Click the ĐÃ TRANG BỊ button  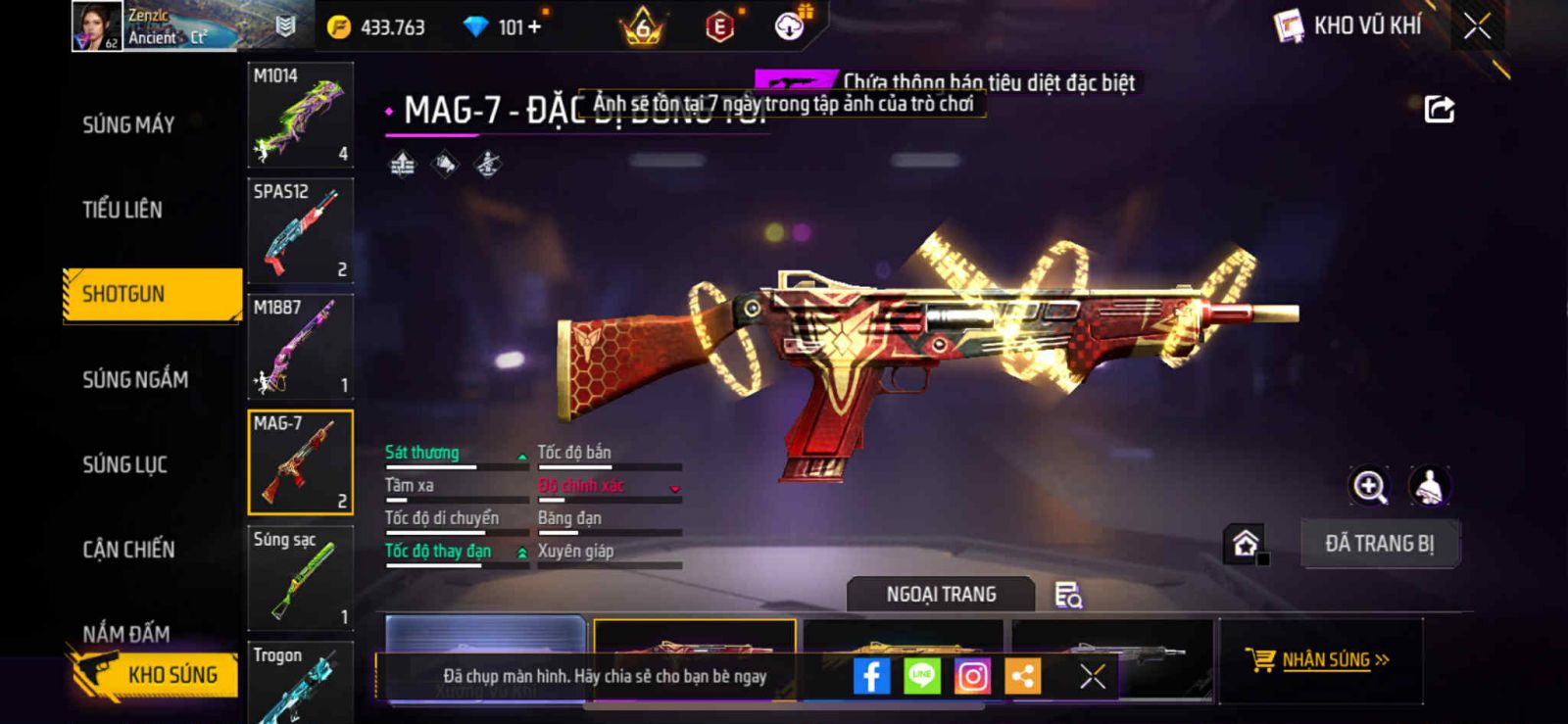1379,544
